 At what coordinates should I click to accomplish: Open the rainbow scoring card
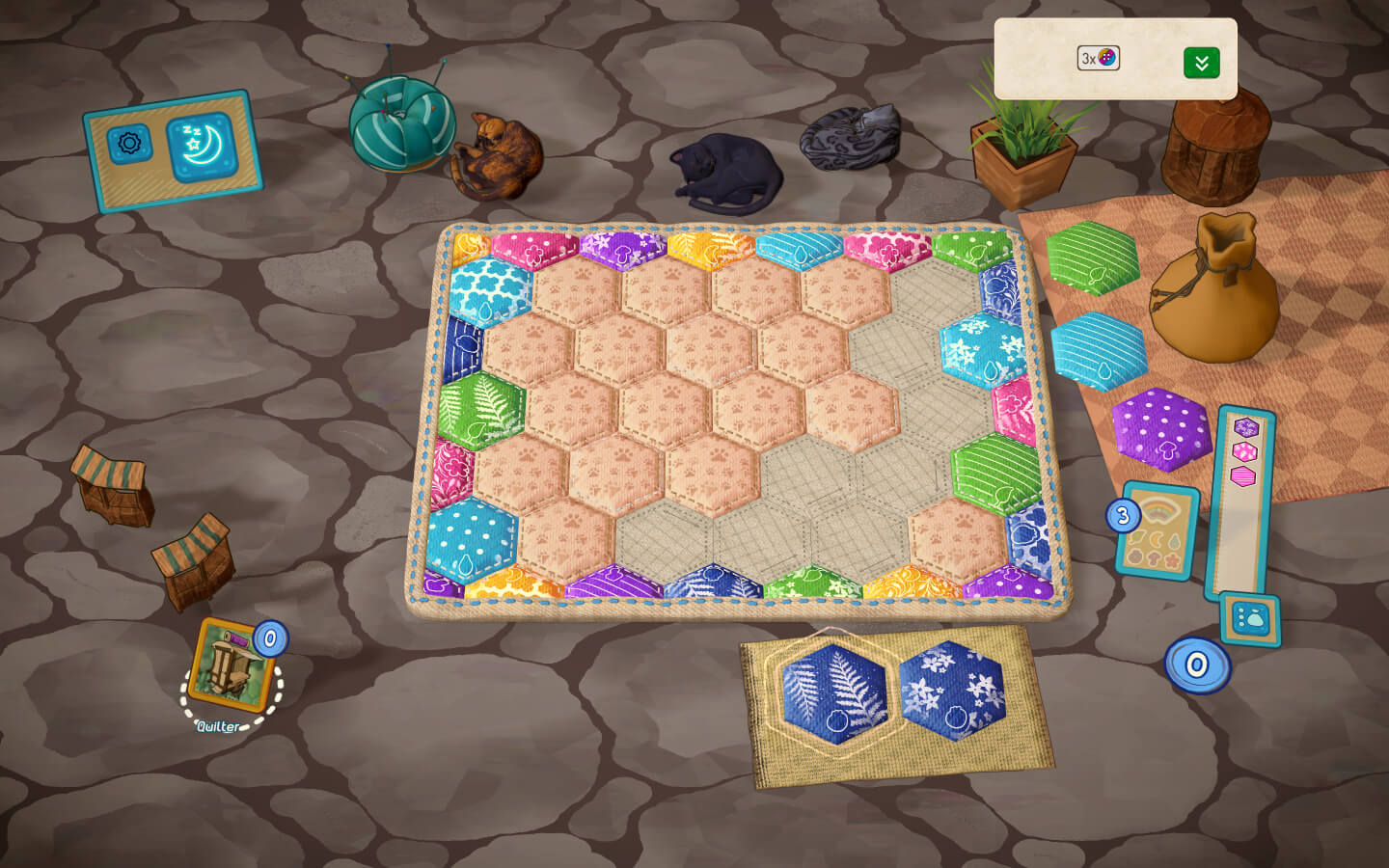coord(1157,531)
